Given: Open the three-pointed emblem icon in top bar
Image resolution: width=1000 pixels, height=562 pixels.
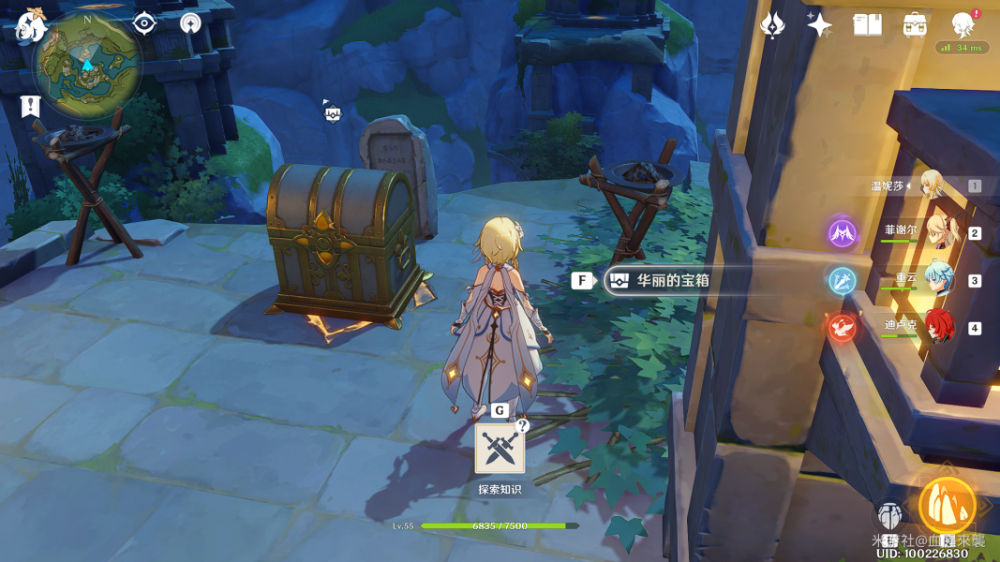Looking at the screenshot, I should 773,25.
